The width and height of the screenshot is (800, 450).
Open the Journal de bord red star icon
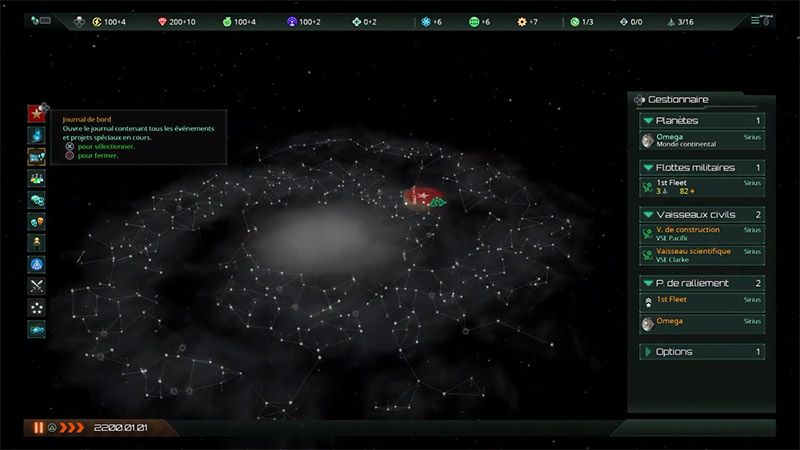36,112
